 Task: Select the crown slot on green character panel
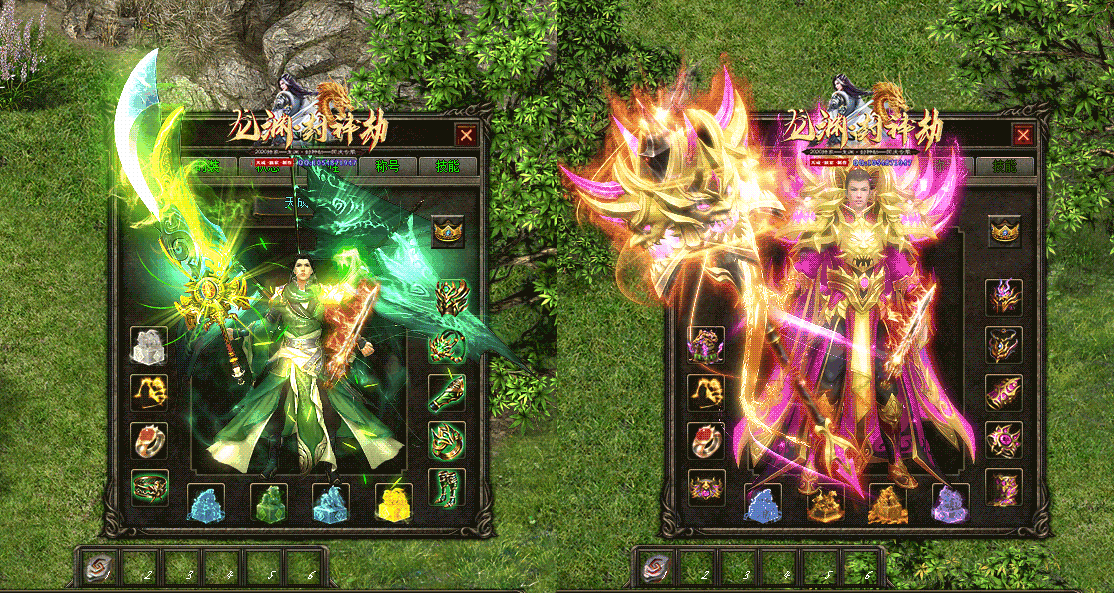[448, 231]
